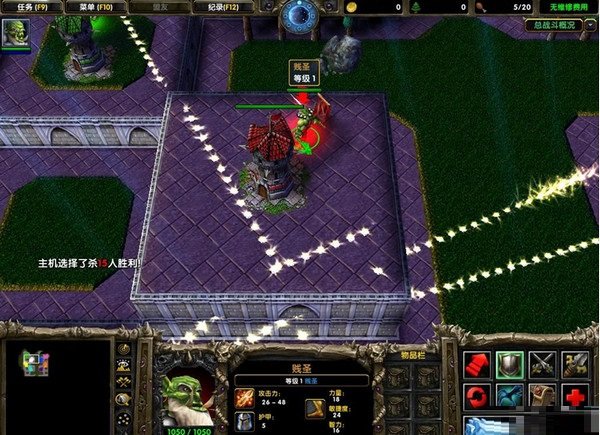The image size is (600, 435).
Task: Activate the red arrow Move command
Action: point(478,366)
